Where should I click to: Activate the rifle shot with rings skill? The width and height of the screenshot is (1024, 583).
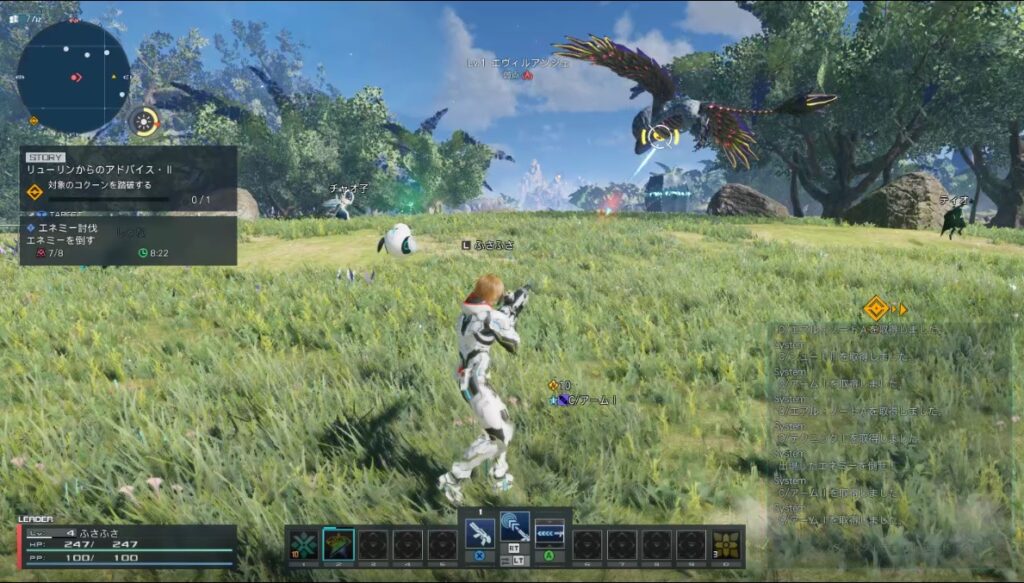tap(514, 527)
